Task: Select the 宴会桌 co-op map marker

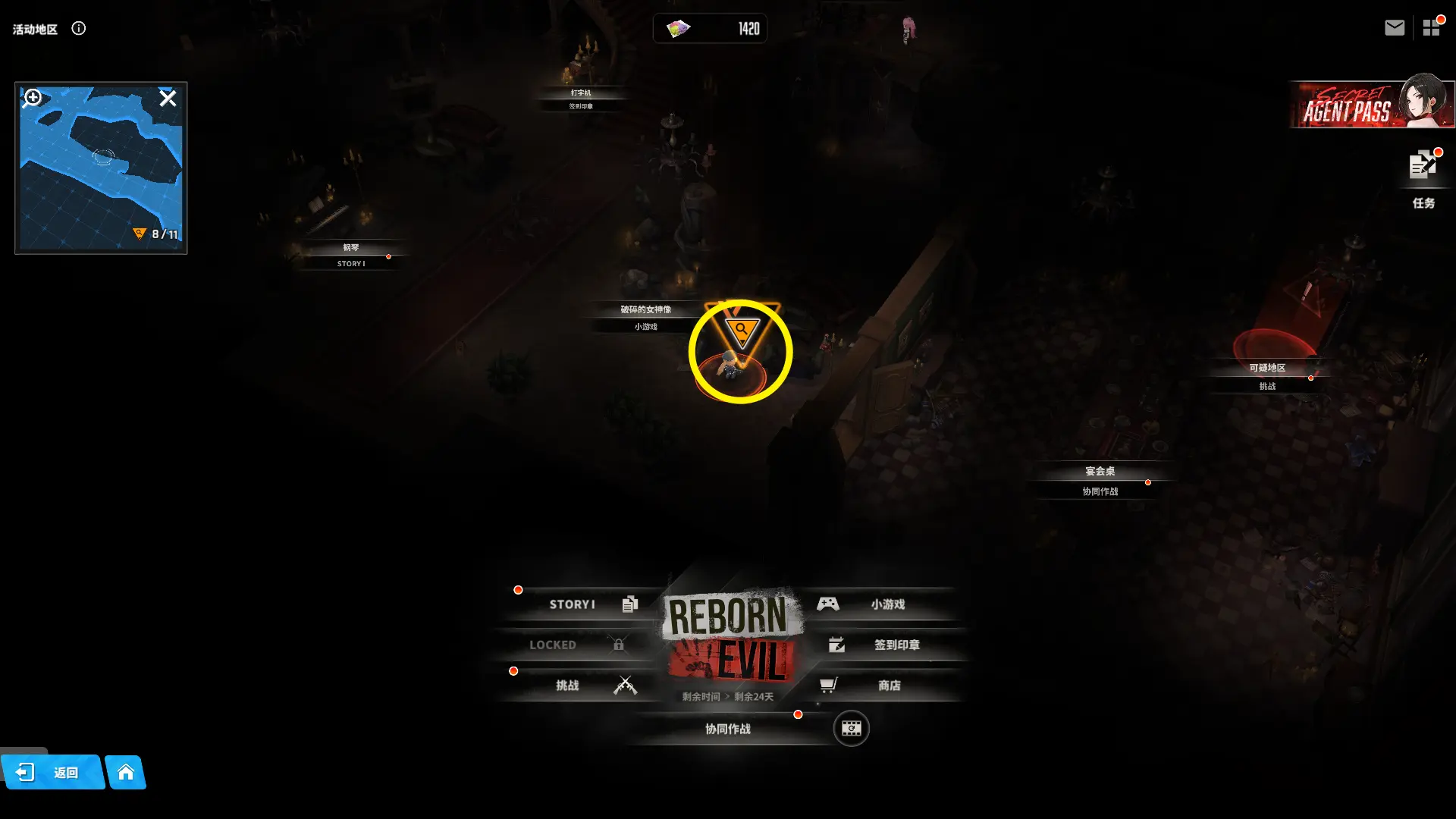Action: point(1100,481)
